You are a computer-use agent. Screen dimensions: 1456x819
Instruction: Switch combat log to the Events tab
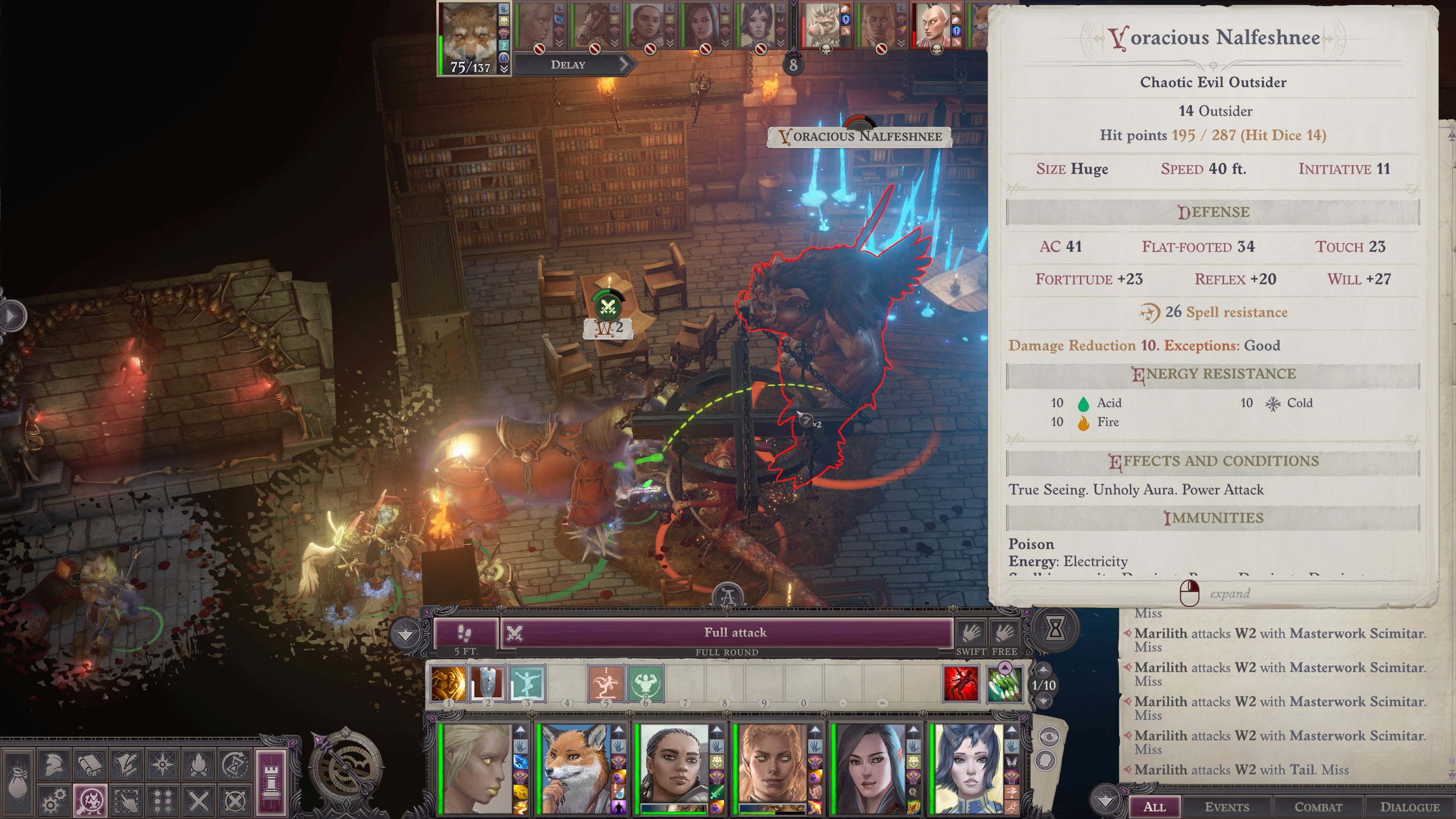[1227, 806]
